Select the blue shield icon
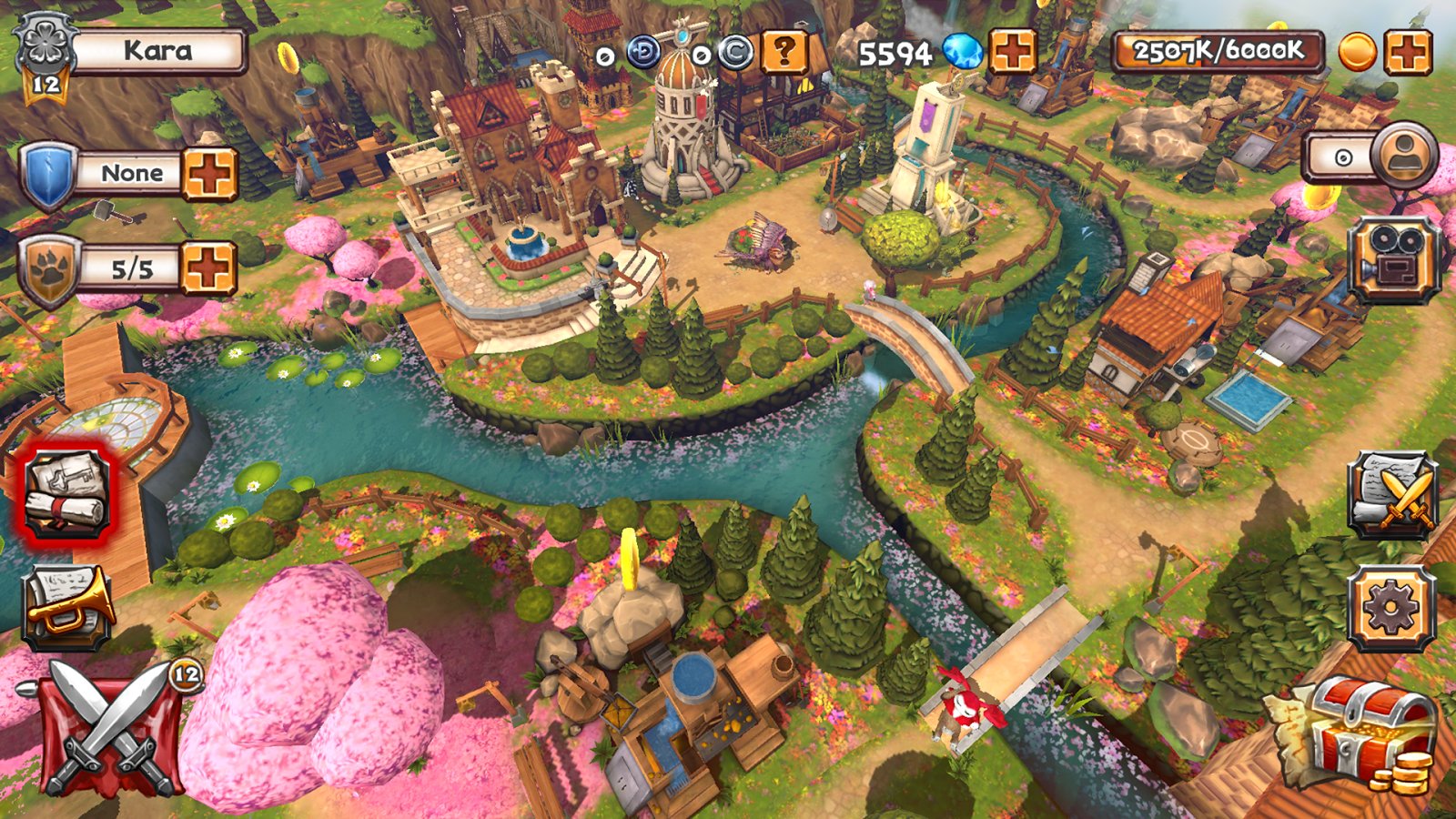This screenshot has width=1456, height=819. click(x=48, y=175)
